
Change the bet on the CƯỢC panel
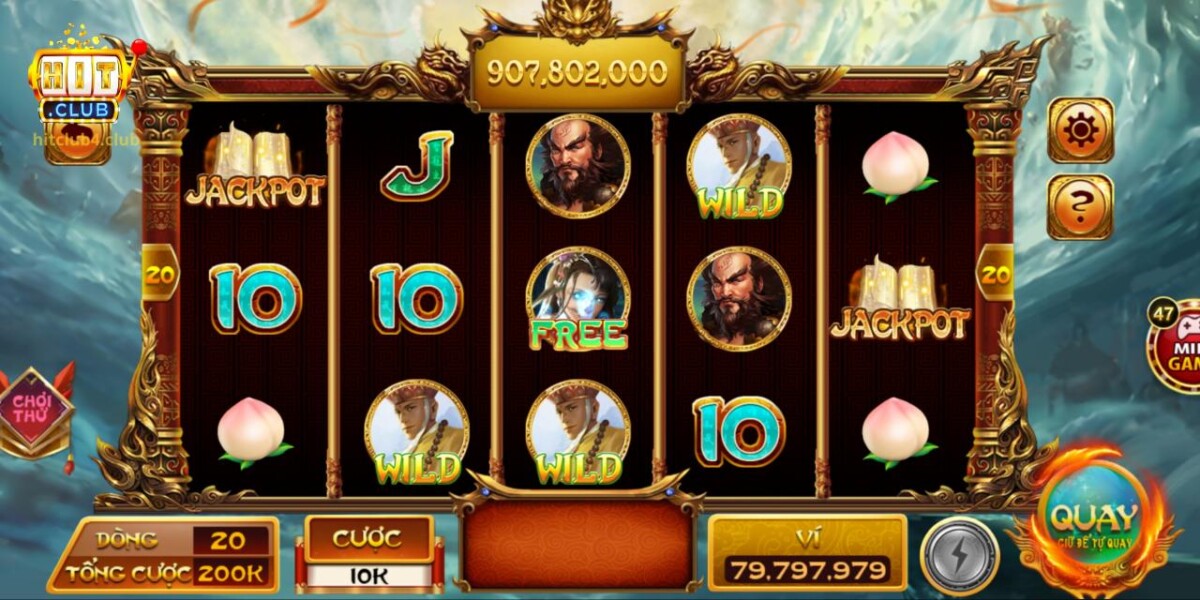tap(369, 552)
